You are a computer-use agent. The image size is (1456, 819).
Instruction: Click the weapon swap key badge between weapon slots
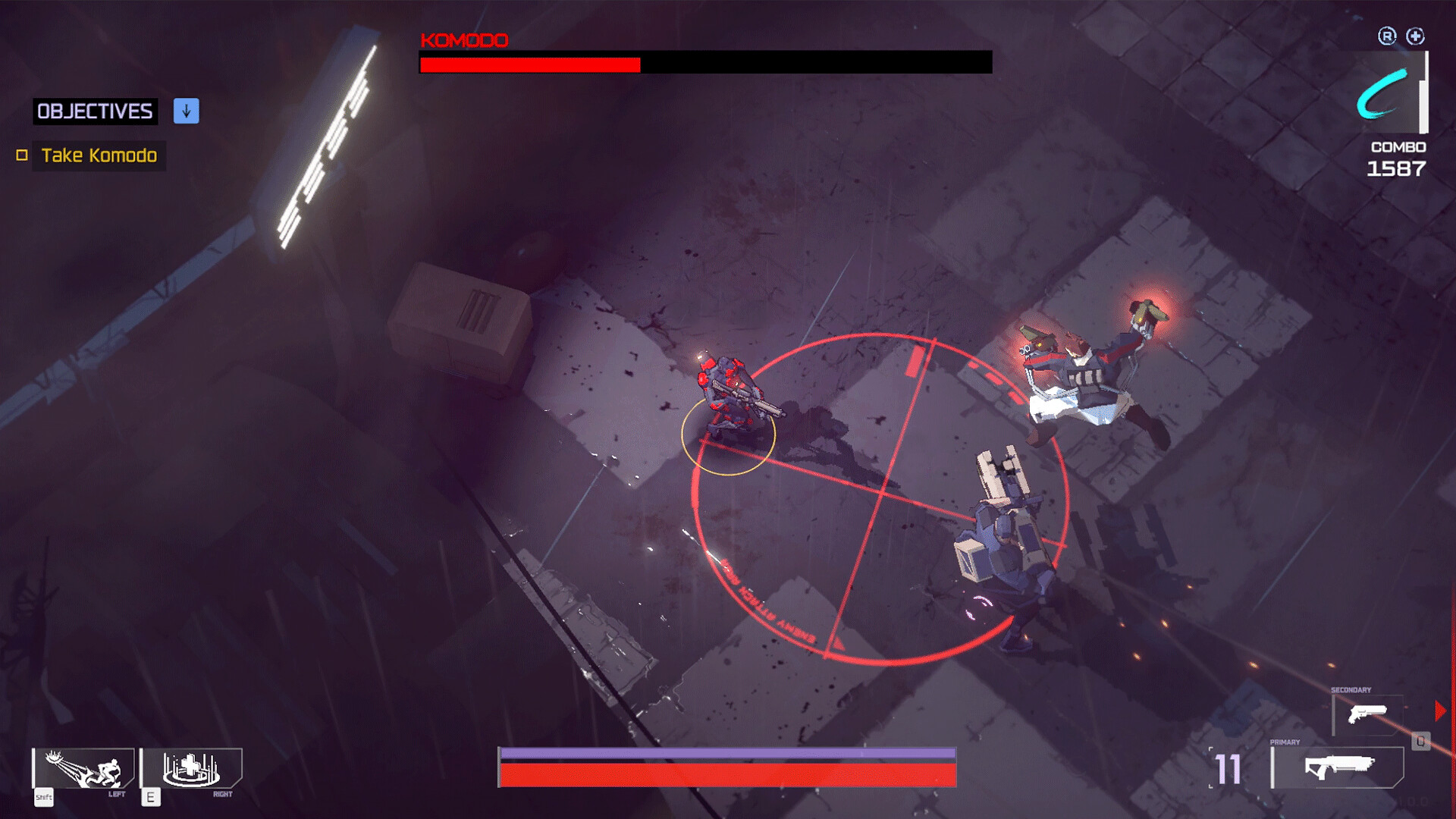pyautogui.click(x=1420, y=742)
